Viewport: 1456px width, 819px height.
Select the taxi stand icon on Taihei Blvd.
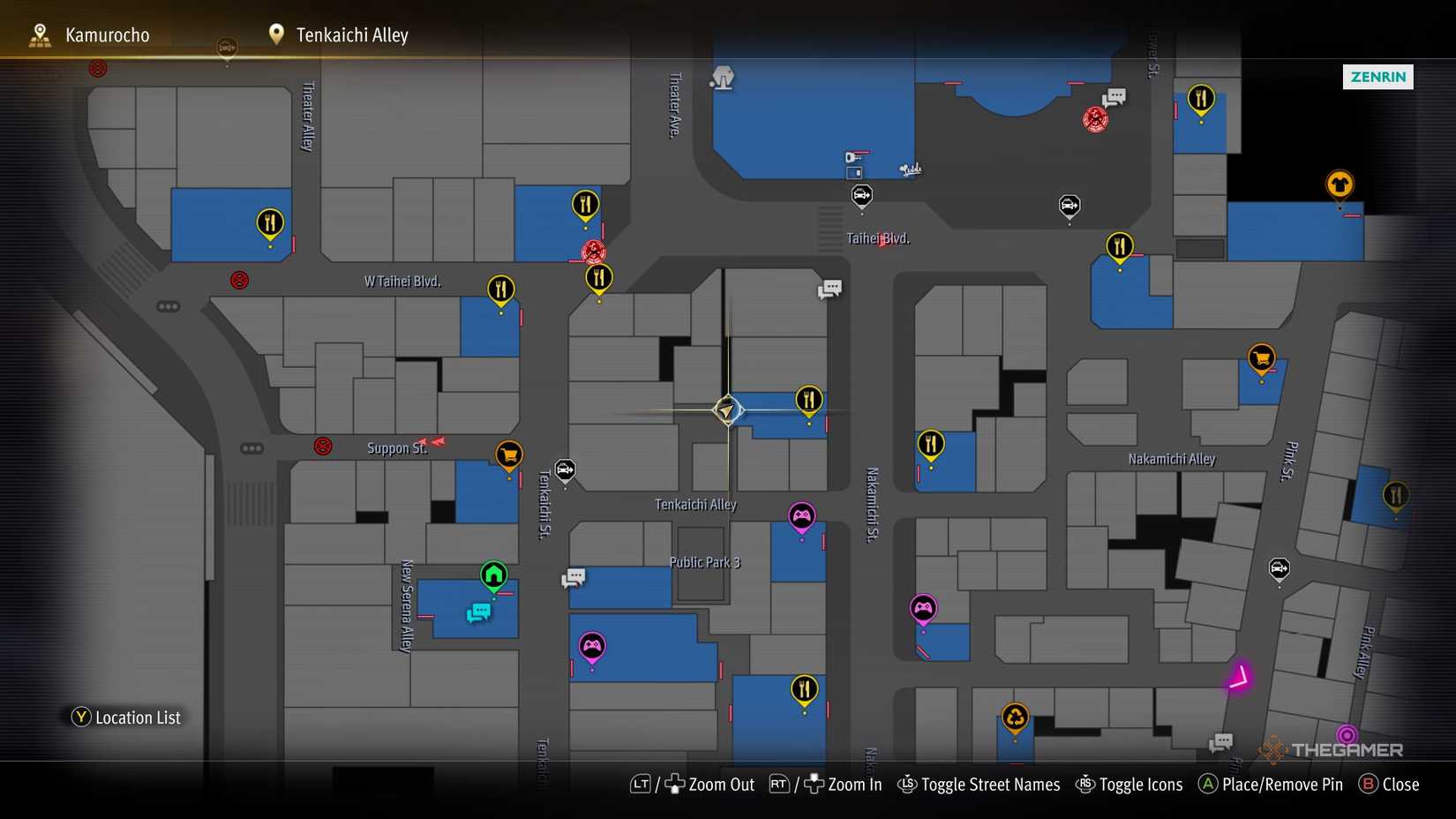(x=861, y=196)
